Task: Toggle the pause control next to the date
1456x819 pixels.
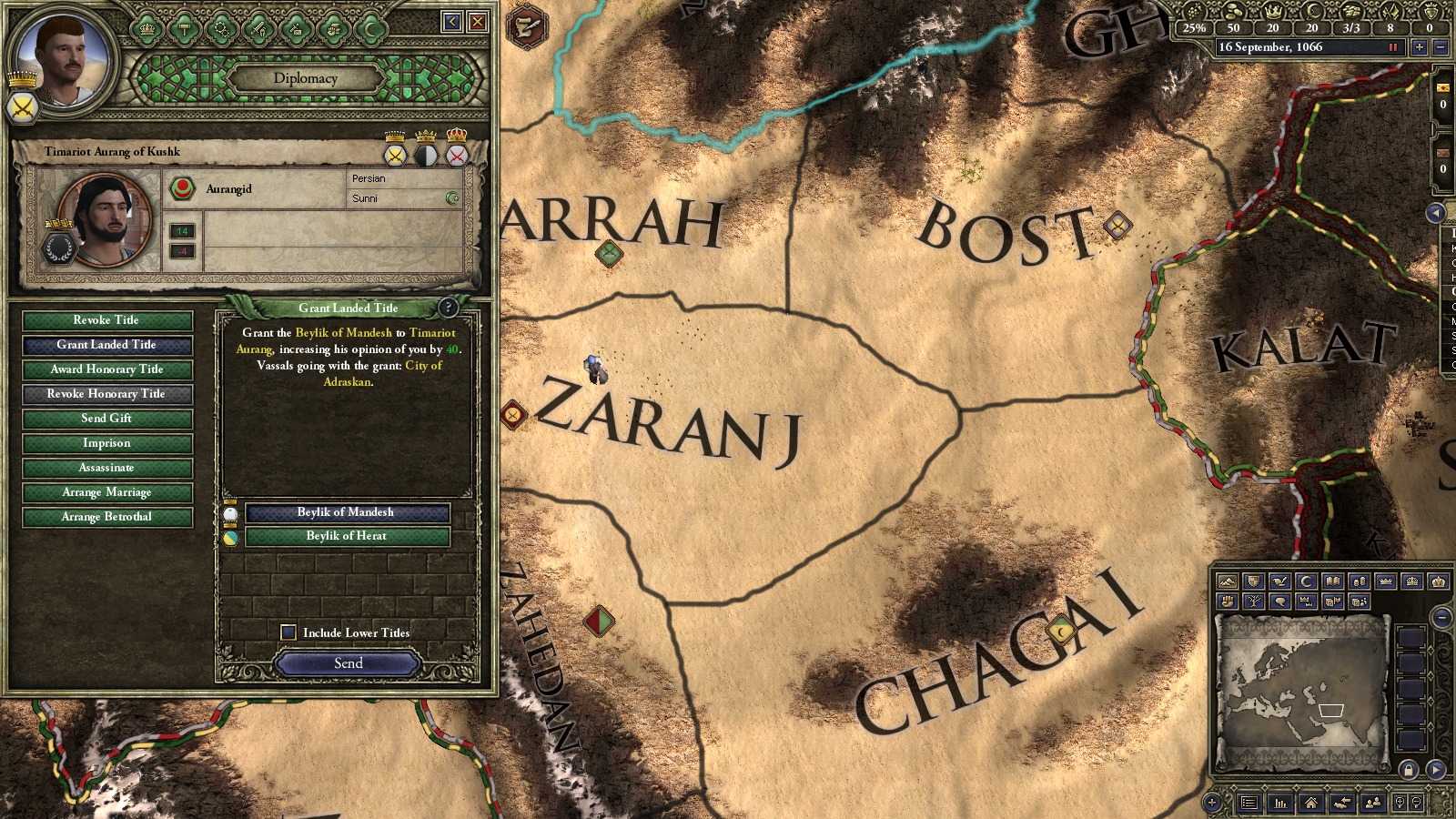Action: [1394, 47]
